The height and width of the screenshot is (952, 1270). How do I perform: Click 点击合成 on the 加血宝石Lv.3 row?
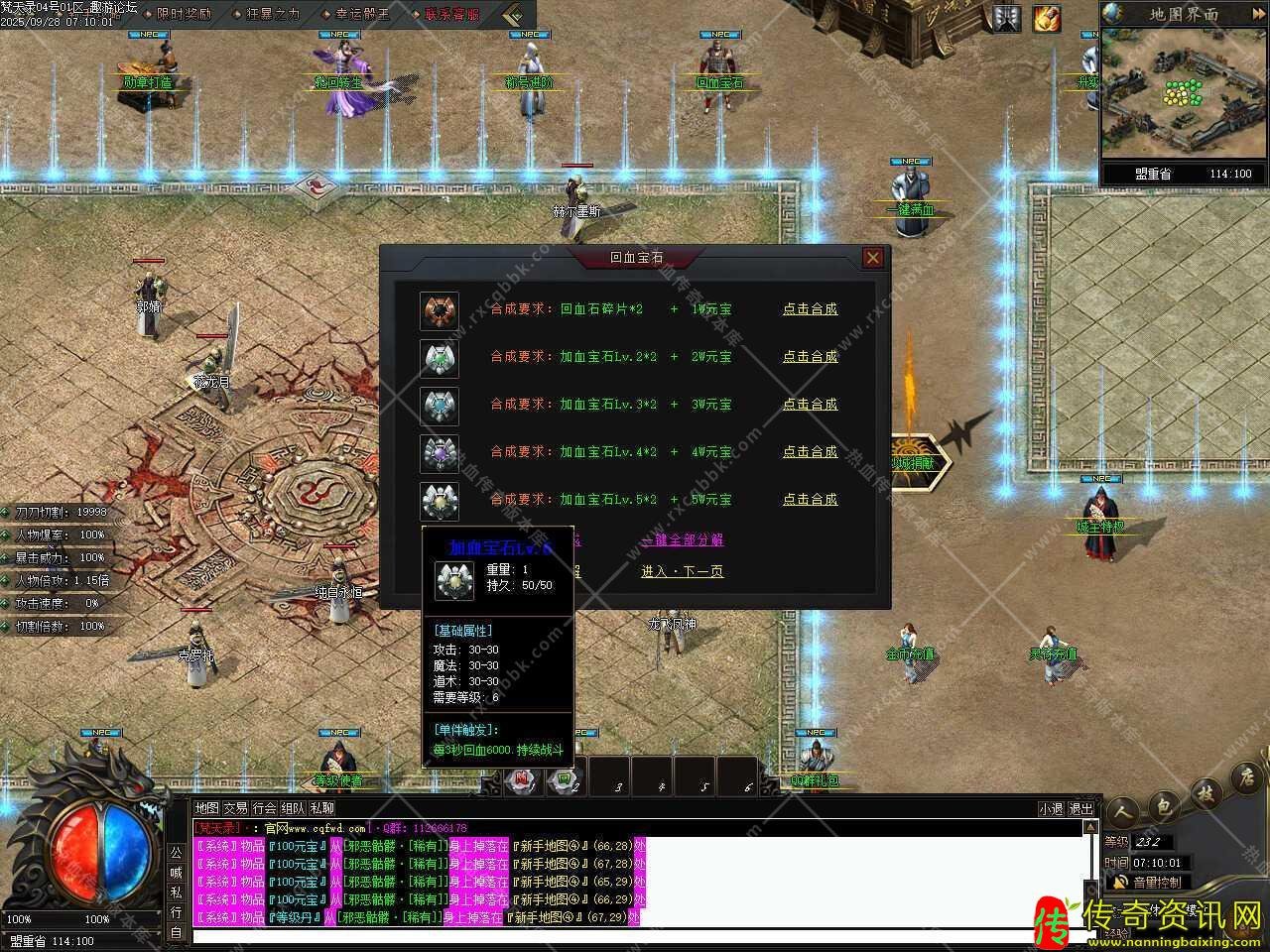tap(810, 405)
